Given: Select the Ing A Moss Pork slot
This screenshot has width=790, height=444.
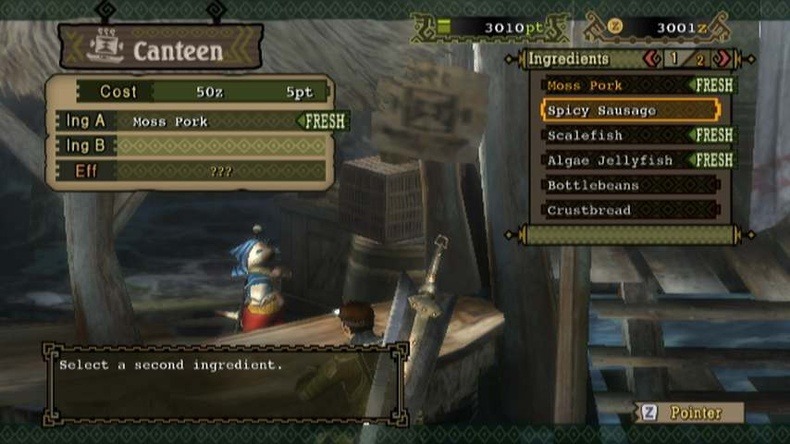Looking at the screenshot, I should (x=200, y=121).
